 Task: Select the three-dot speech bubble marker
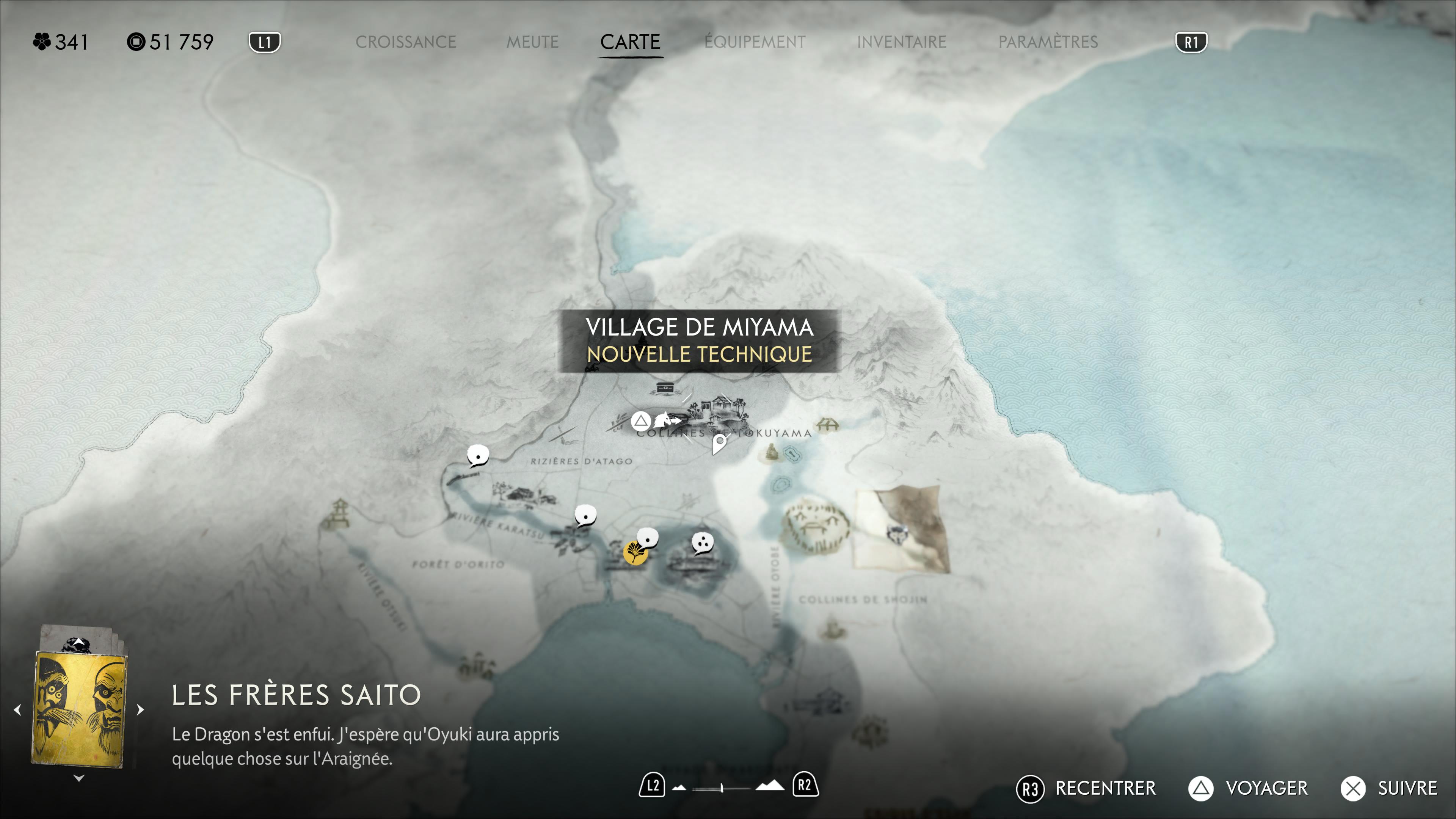click(x=703, y=543)
